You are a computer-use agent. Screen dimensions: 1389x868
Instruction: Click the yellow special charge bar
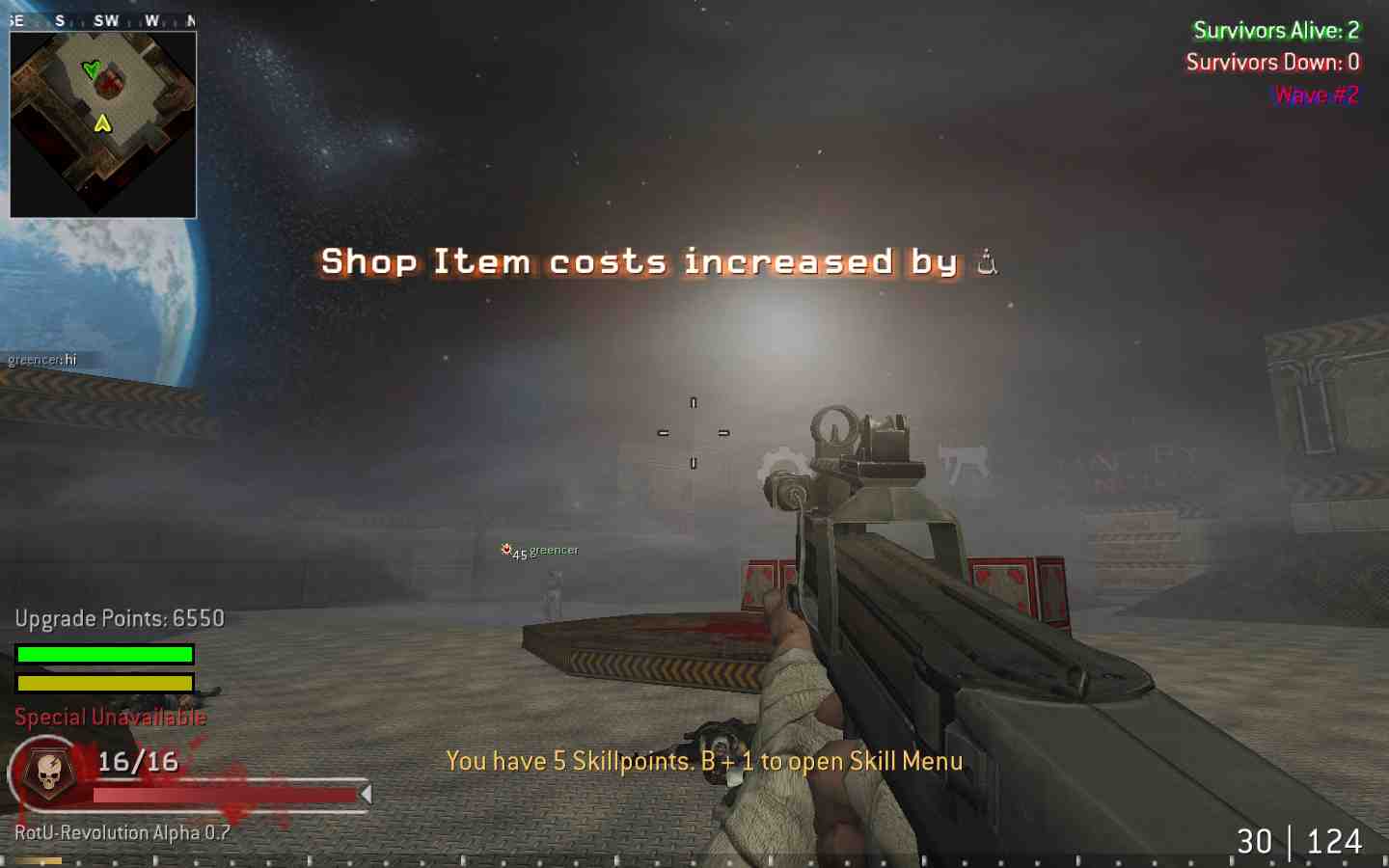(105, 683)
